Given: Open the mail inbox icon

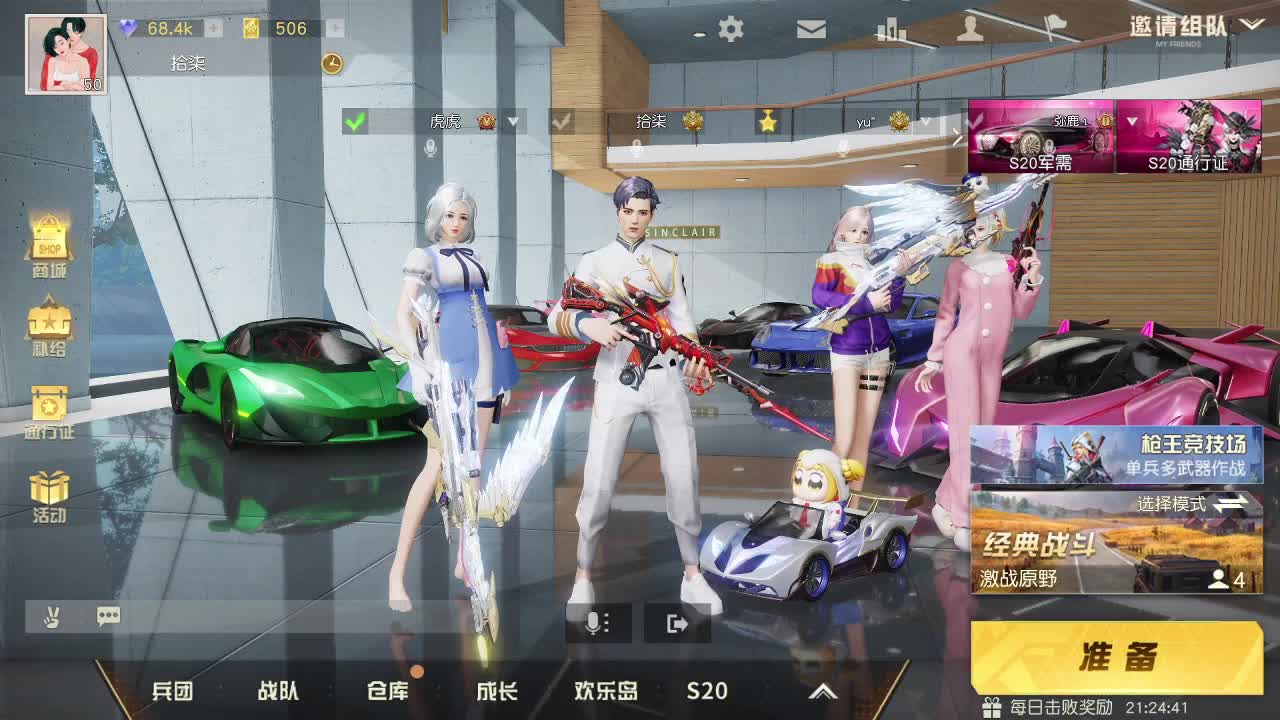Looking at the screenshot, I should 812,29.
